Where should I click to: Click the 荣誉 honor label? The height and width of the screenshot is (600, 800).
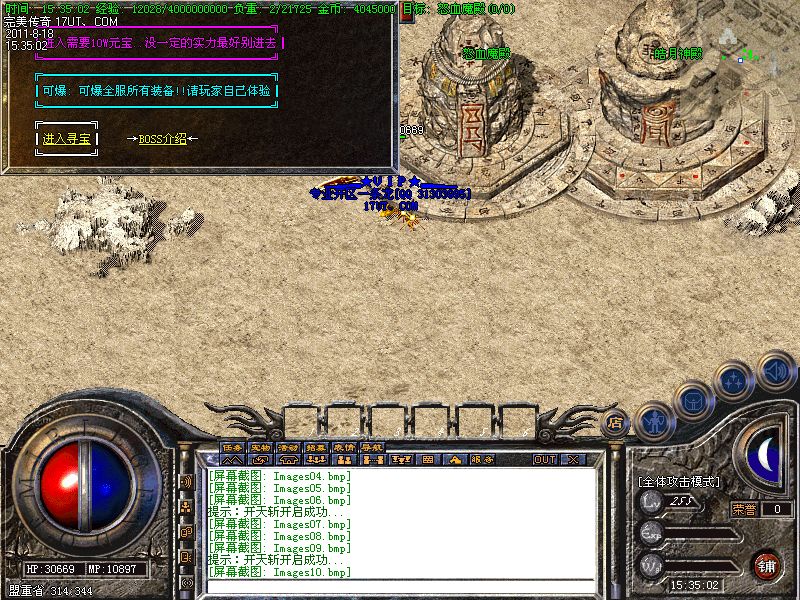coord(743,509)
